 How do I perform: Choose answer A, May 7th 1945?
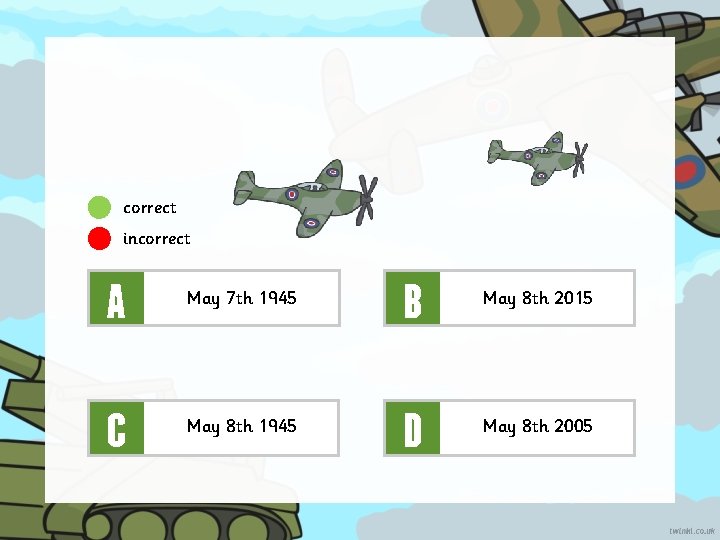214,298
